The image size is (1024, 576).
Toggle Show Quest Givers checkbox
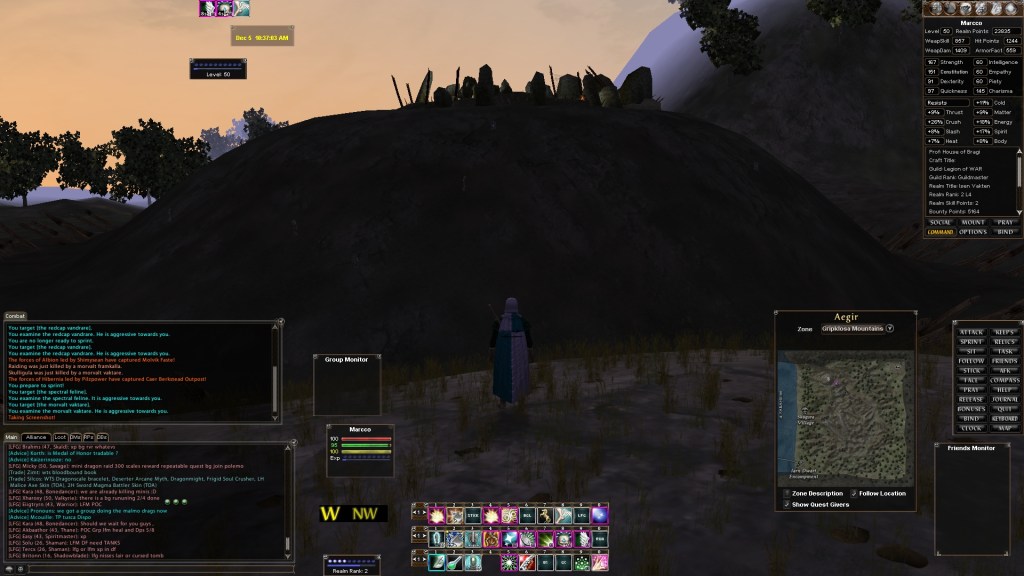coord(786,504)
